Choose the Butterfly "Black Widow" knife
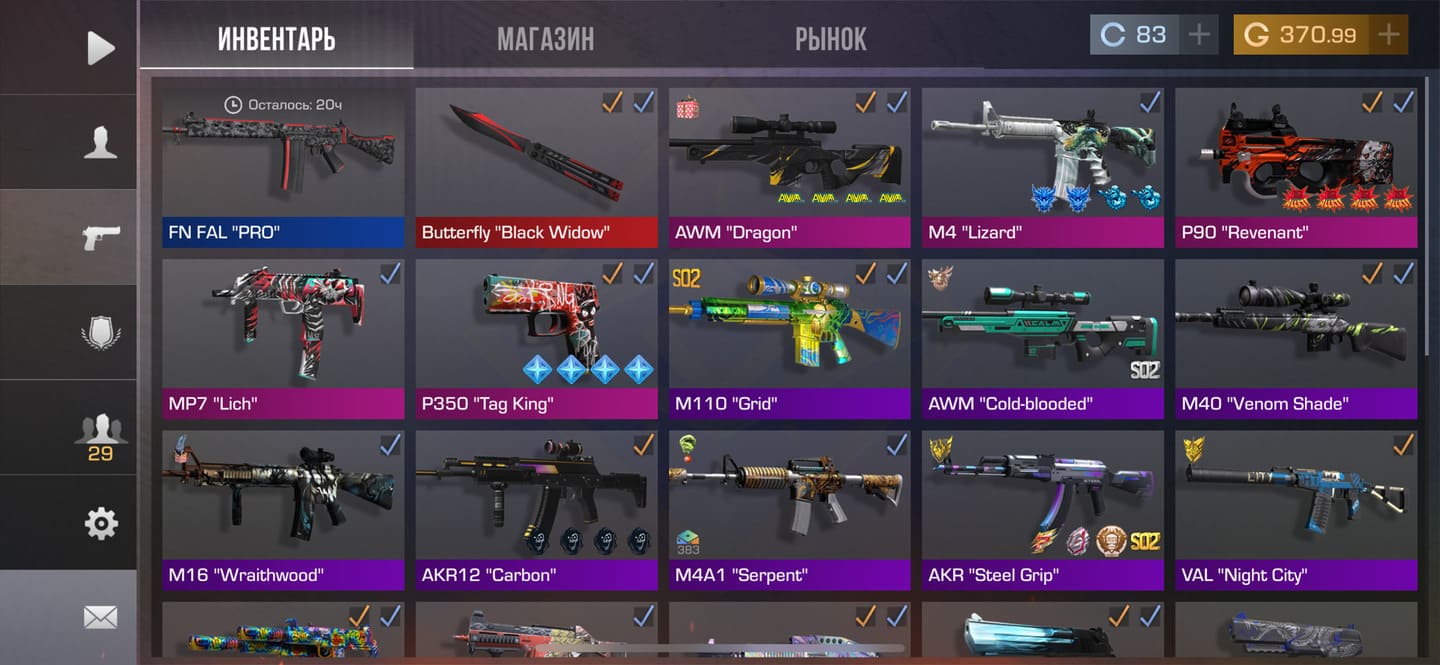This screenshot has width=1440, height=665. [537, 165]
